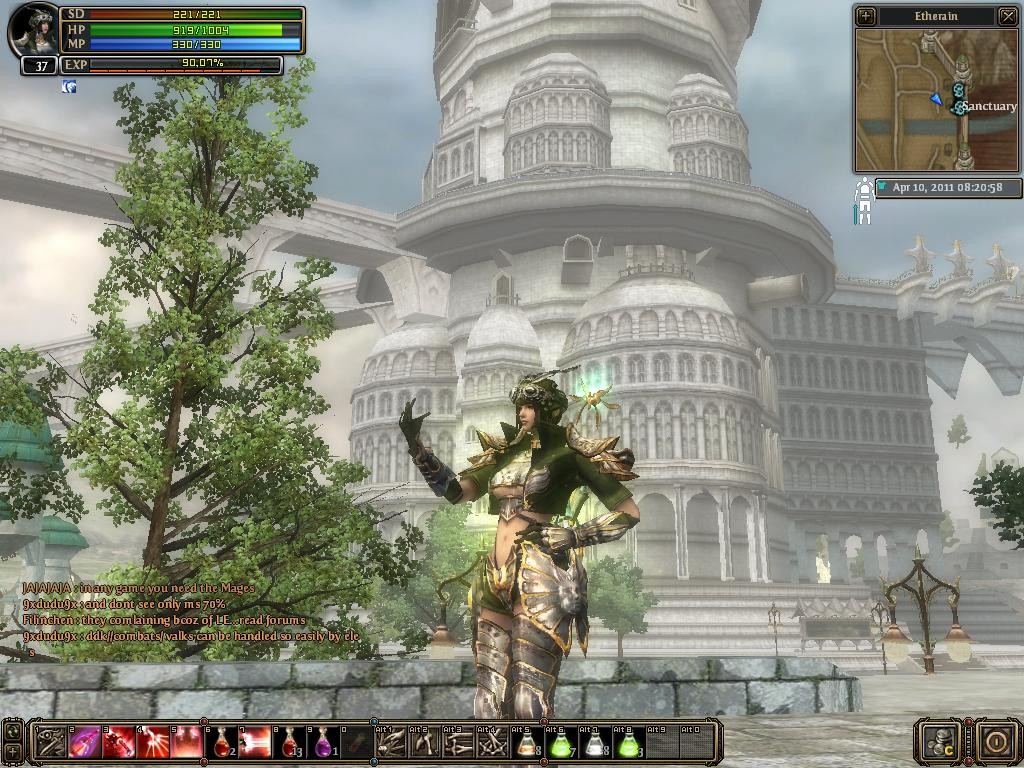Cycle the hotbar with the rotate arrow button
Screen dimensions: 1024x768
point(12,731)
